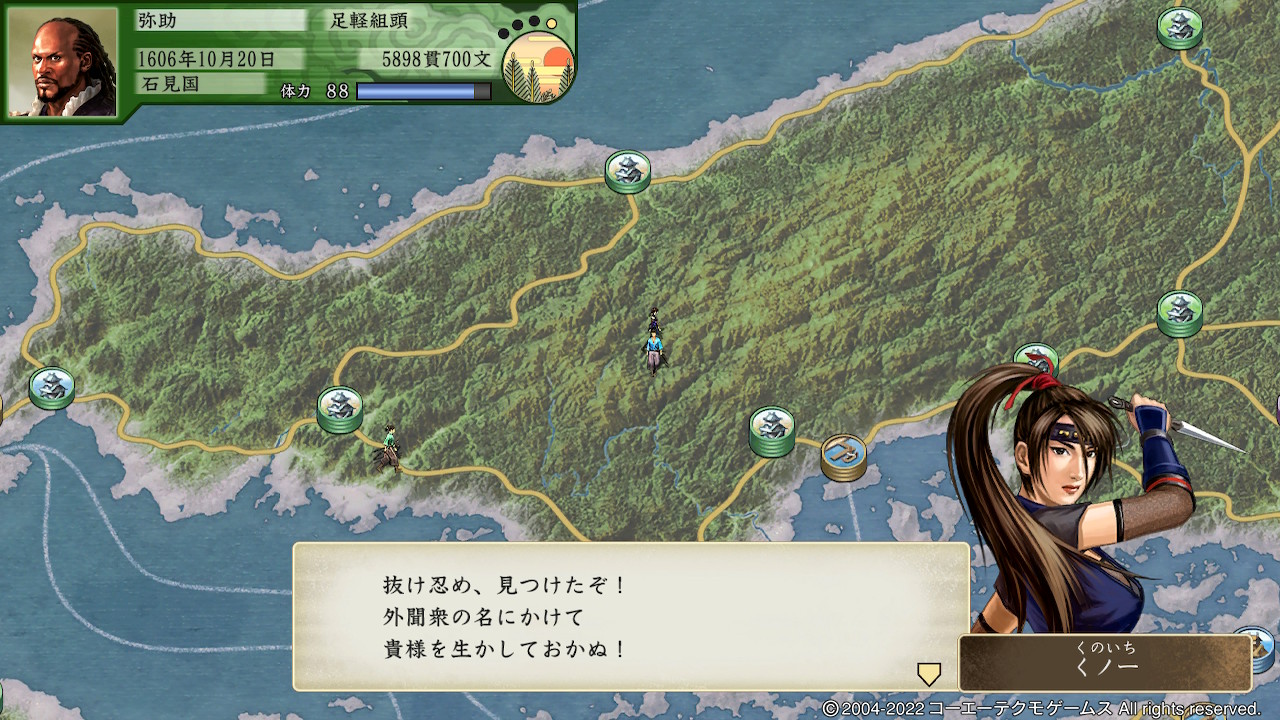The width and height of the screenshot is (1280, 720).
Task: Open Yasuke's character portrait
Action: (x=63, y=62)
